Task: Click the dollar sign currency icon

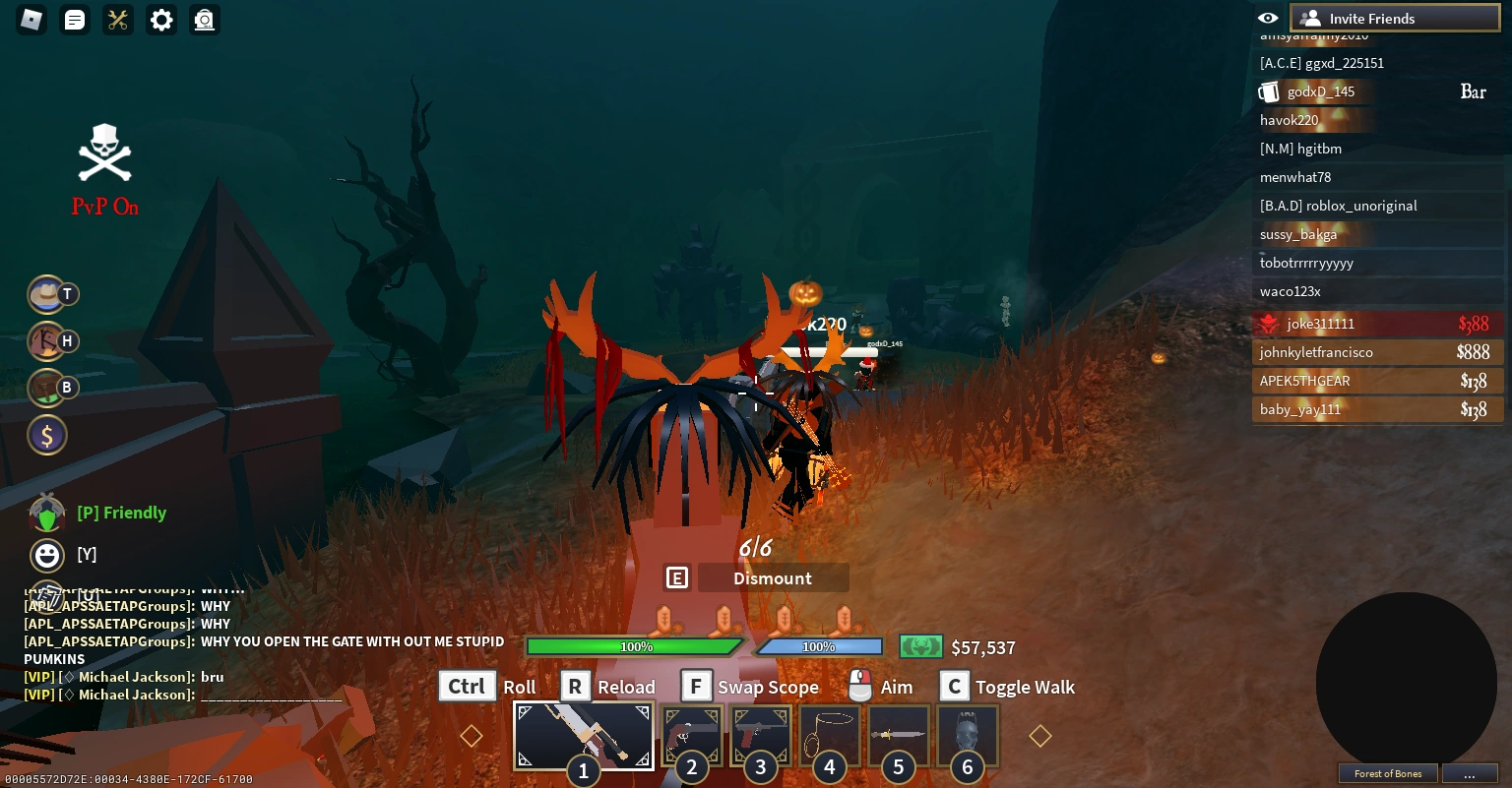Action: coord(47,435)
